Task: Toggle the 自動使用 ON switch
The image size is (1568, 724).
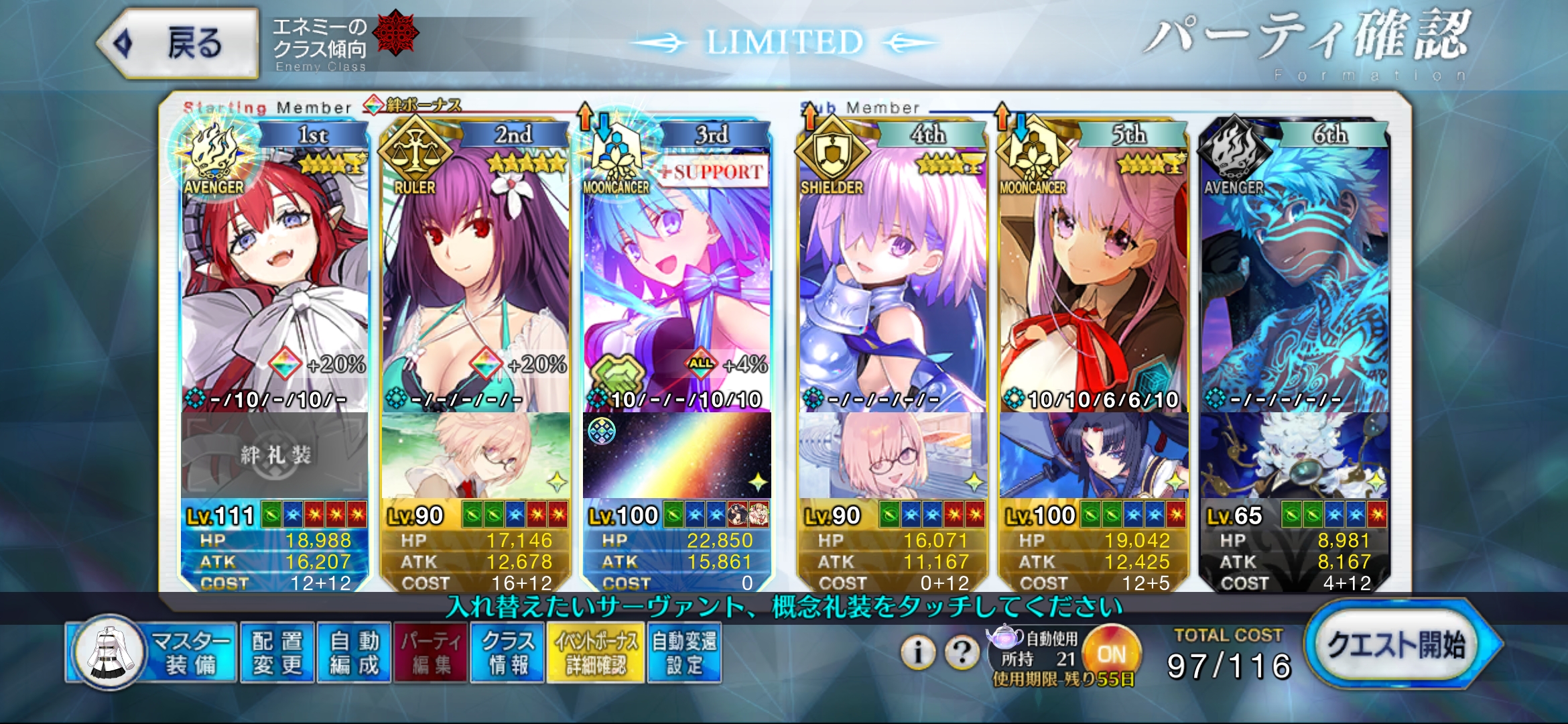Action: click(x=1112, y=652)
